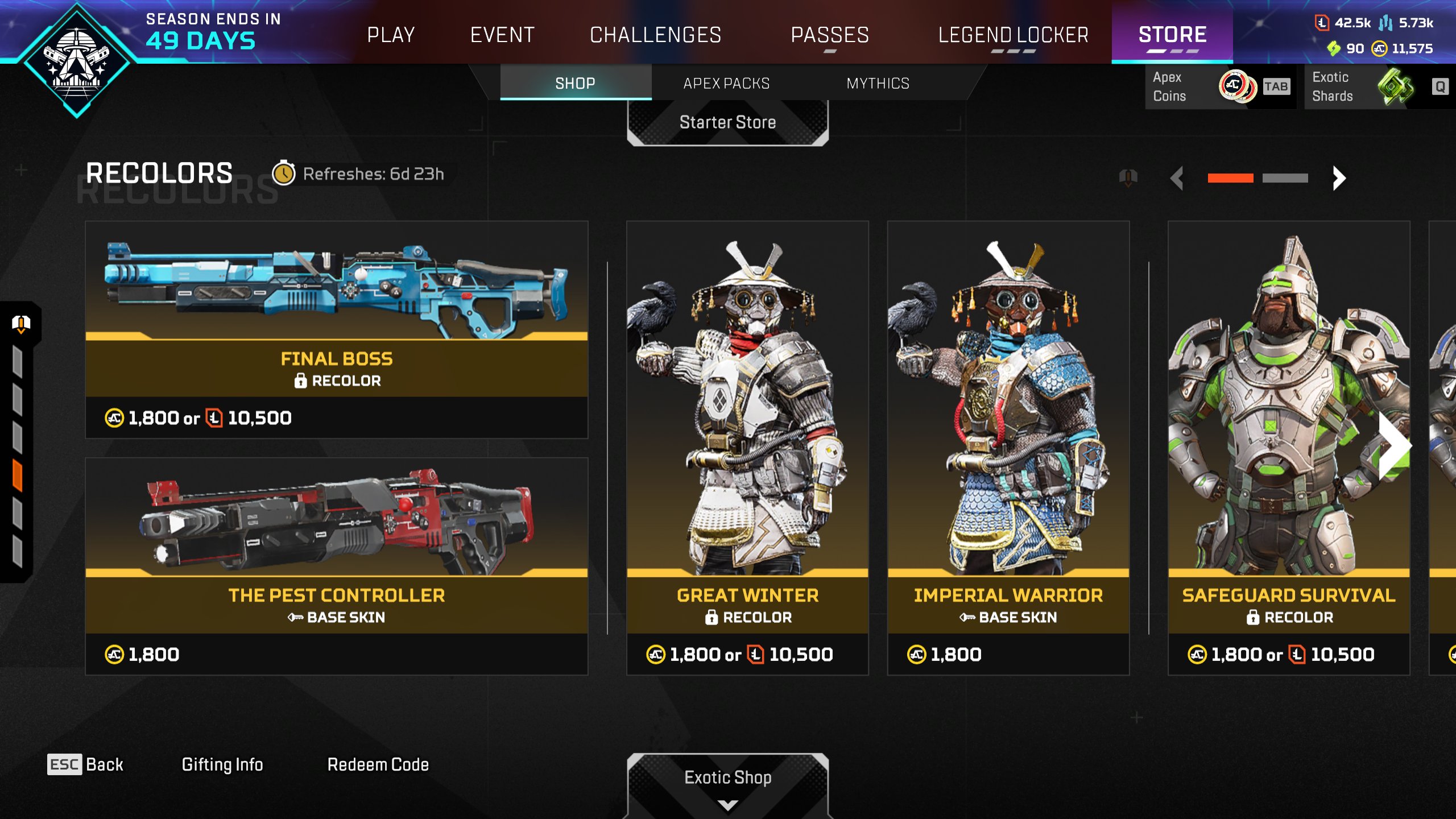
Task: Click the Redeem Code option
Action: [378, 764]
